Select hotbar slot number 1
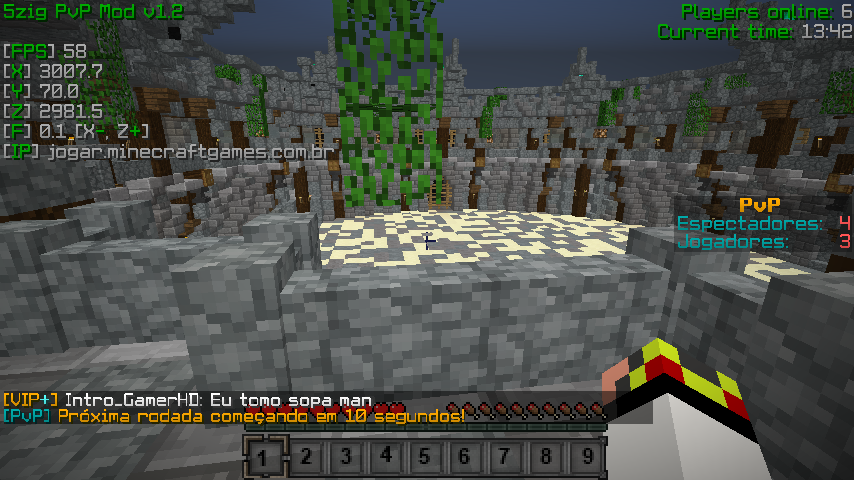 tap(263, 458)
